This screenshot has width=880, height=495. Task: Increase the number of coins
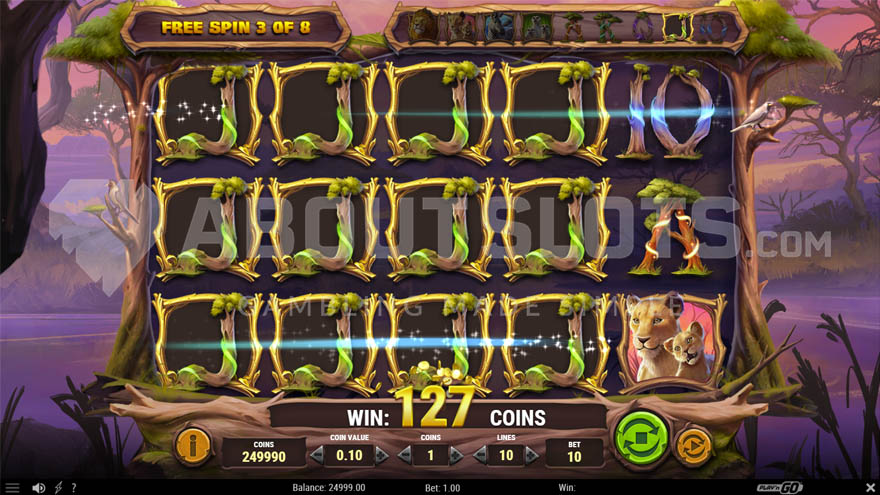[x=457, y=455]
